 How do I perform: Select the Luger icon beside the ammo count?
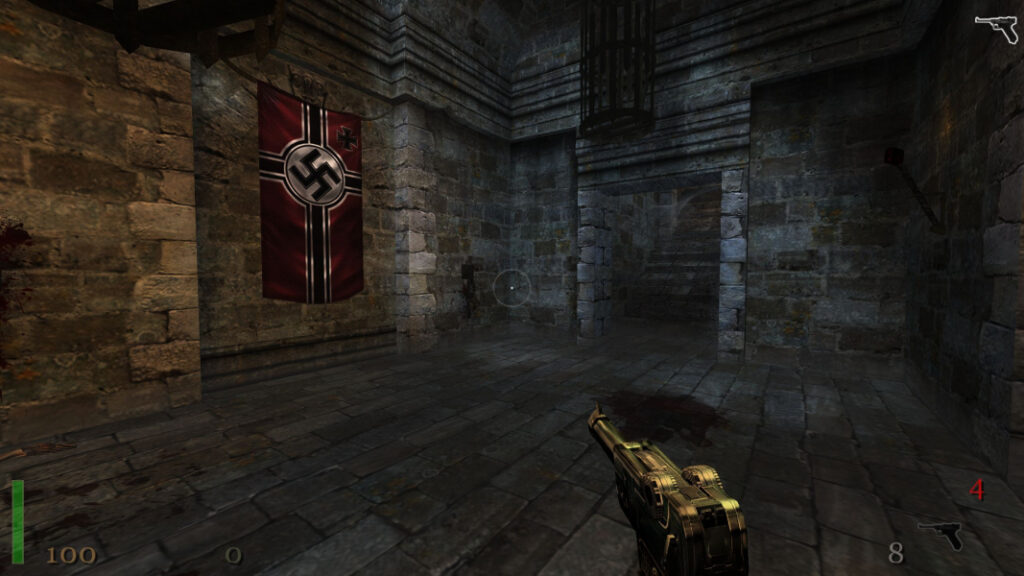coord(940,535)
